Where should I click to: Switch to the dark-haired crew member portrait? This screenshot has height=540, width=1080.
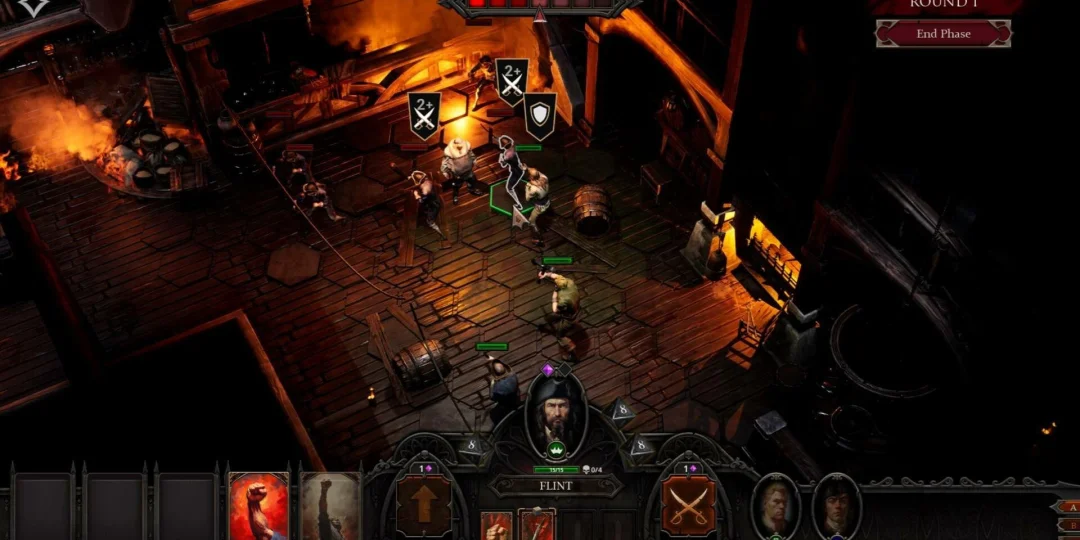pyautogui.click(x=836, y=506)
